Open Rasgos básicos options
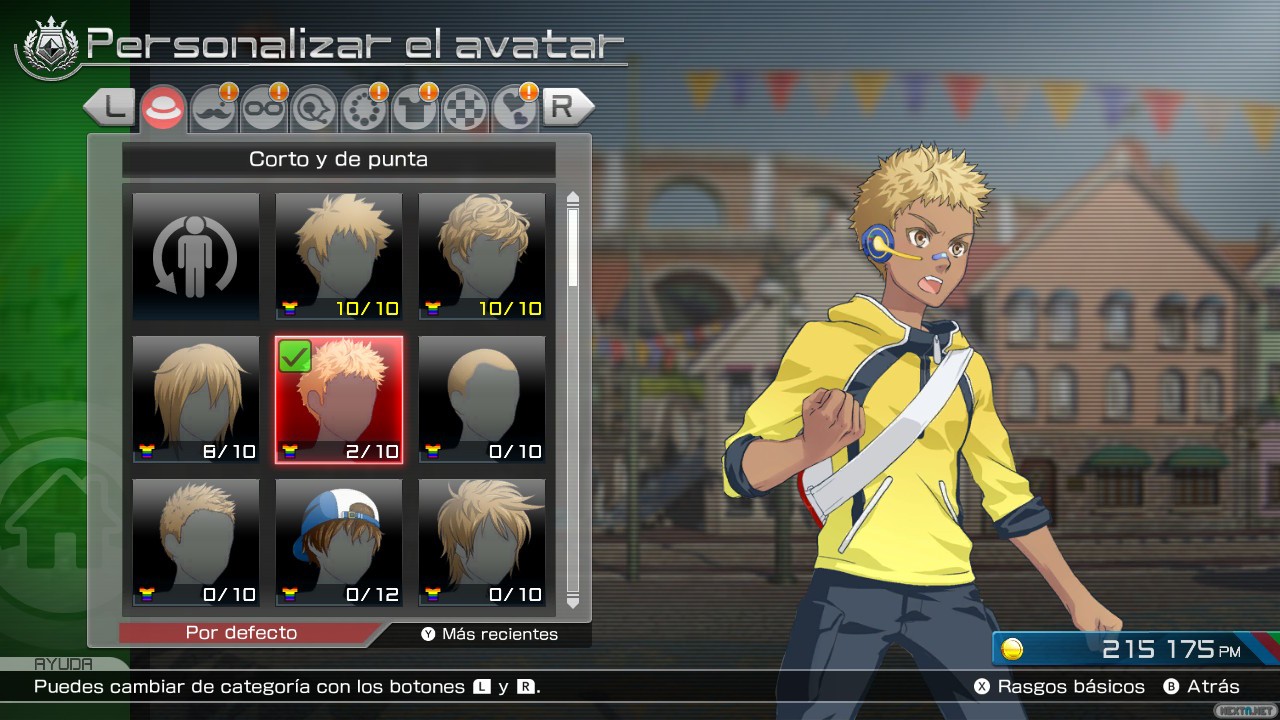This screenshot has width=1280, height=720. coord(1060,687)
